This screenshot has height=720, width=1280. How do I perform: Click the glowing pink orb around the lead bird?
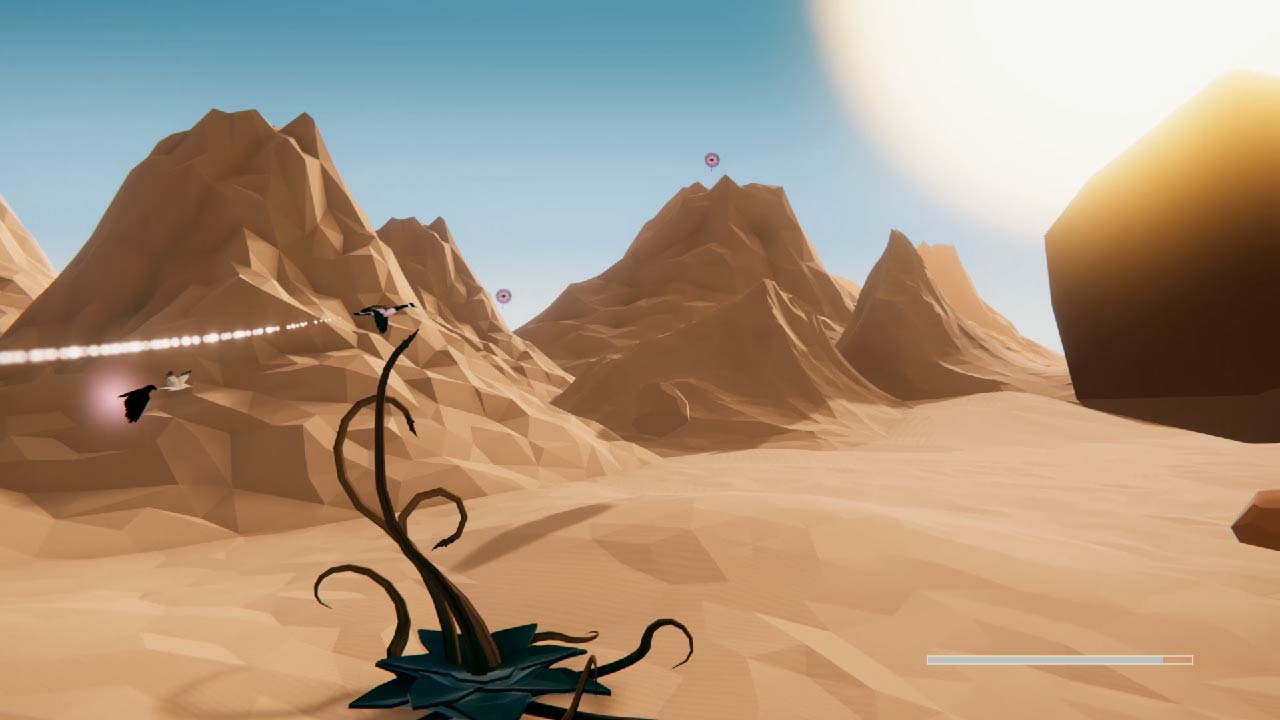pyautogui.click(x=110, y=398)
